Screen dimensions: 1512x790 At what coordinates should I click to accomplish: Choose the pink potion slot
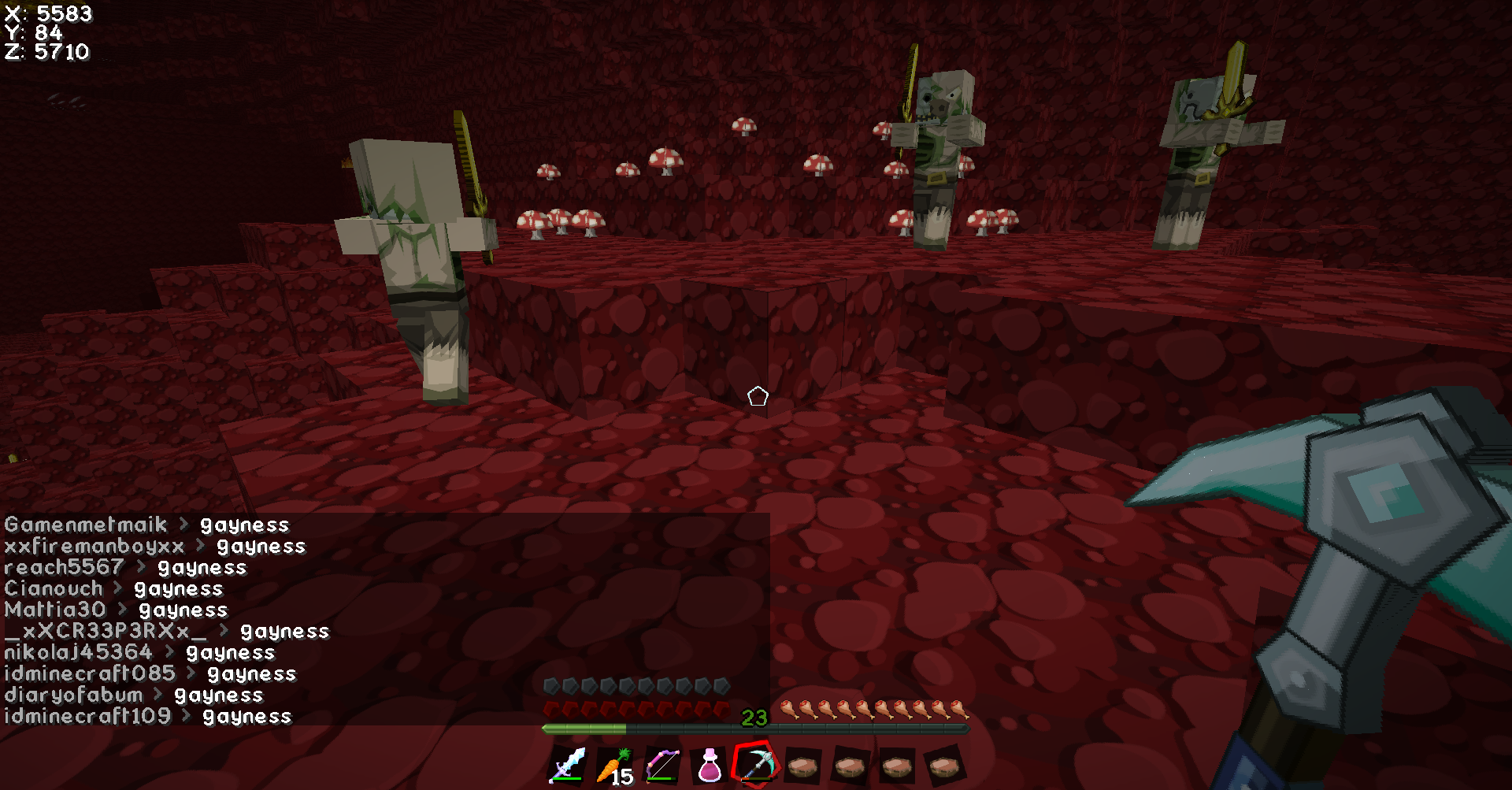pyautogui.click(x=710, y=766)
